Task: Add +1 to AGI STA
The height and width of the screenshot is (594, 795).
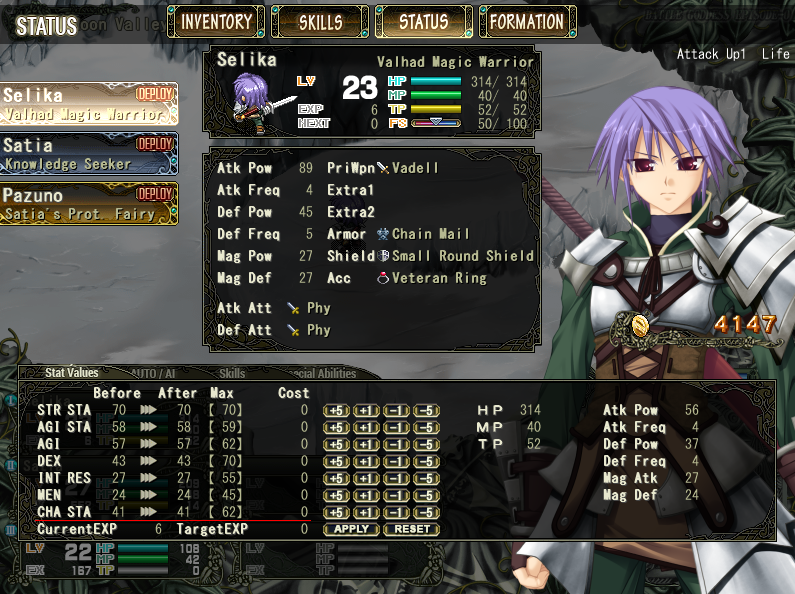Action: [x=367, y=427]
